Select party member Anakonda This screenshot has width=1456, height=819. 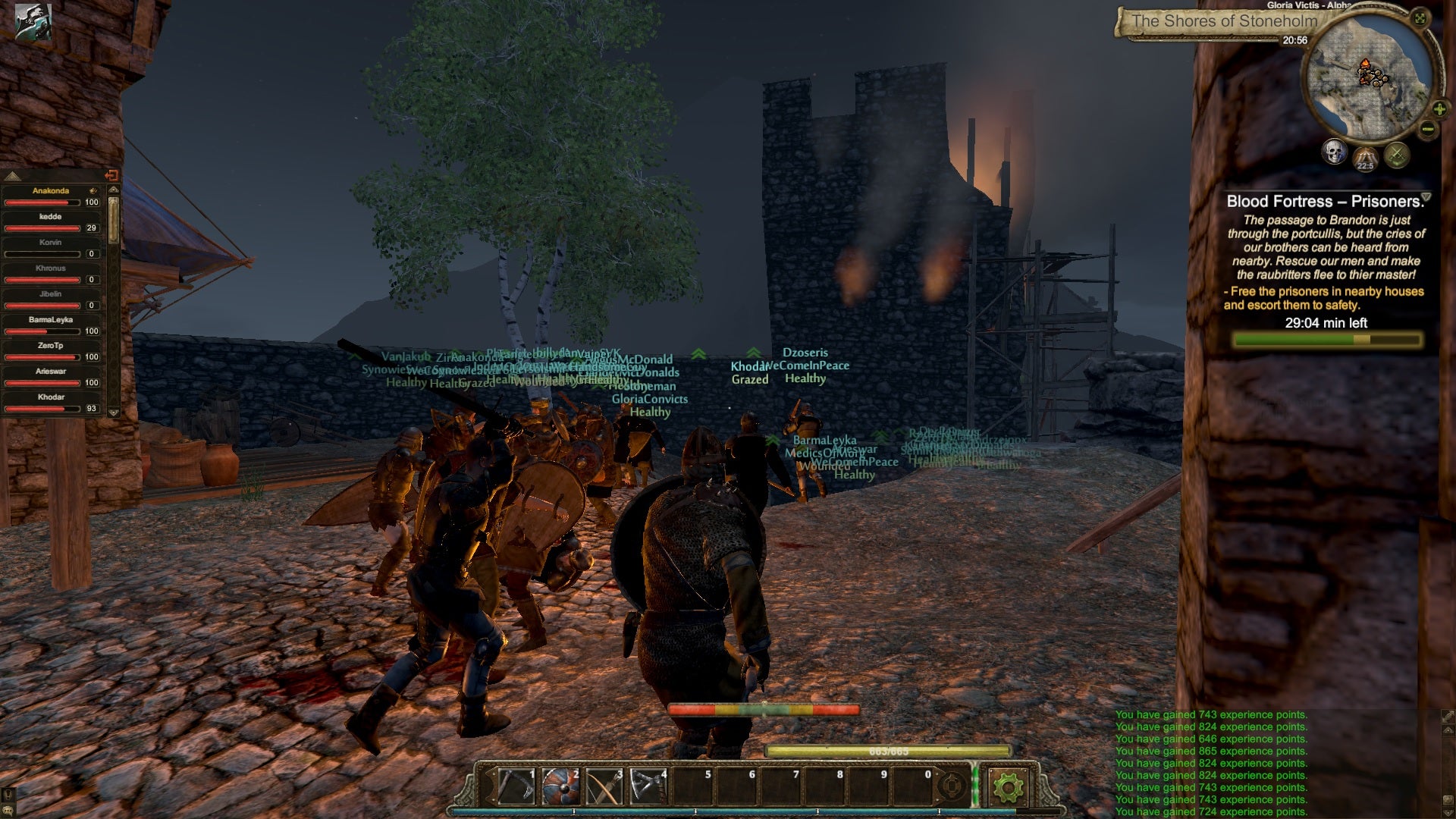(x=51, y=191)
